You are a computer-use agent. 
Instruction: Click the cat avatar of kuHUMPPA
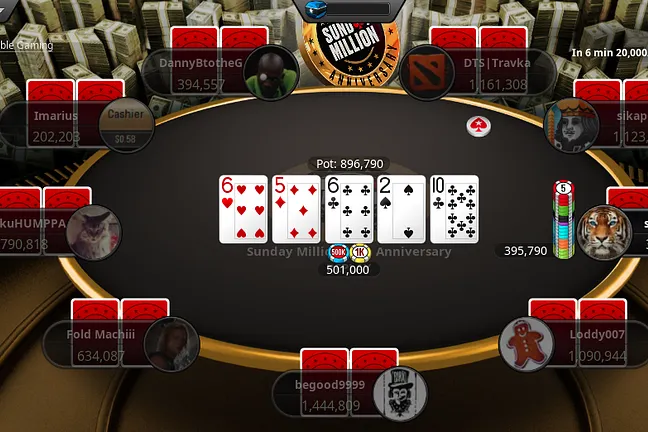click(x=93, y=232)
